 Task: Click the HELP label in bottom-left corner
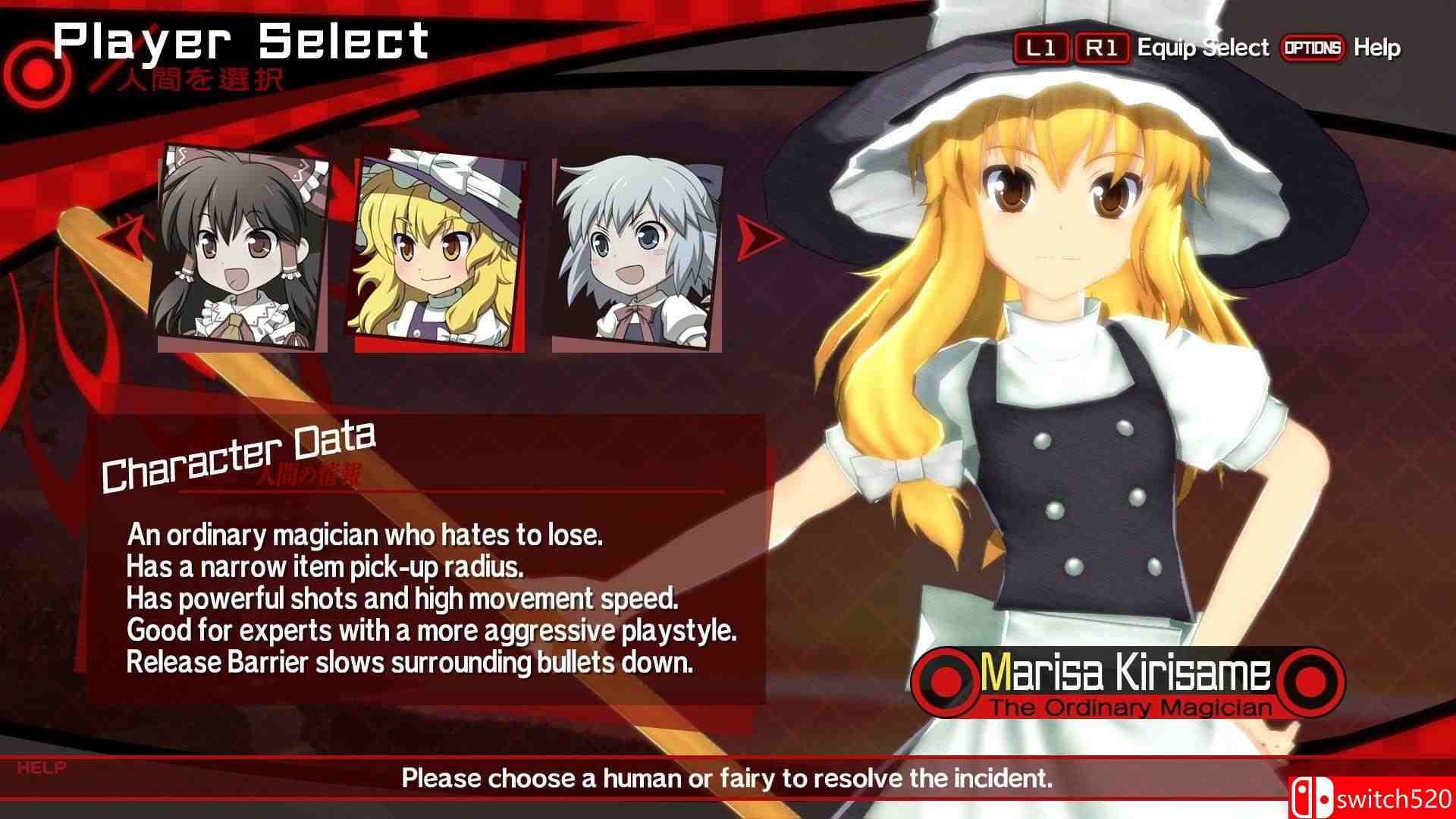[42, 767]
